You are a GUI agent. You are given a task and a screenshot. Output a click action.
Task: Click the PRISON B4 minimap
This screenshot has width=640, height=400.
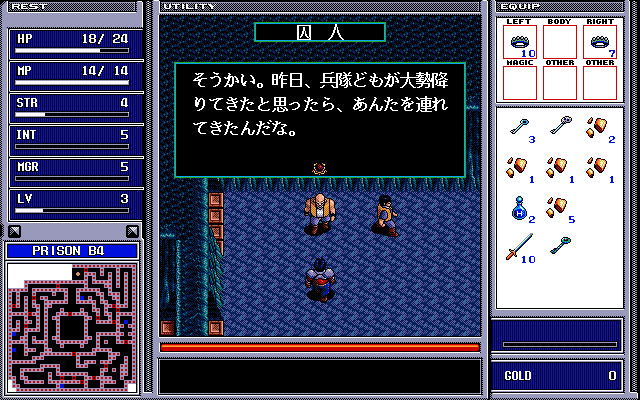point(72,326)
